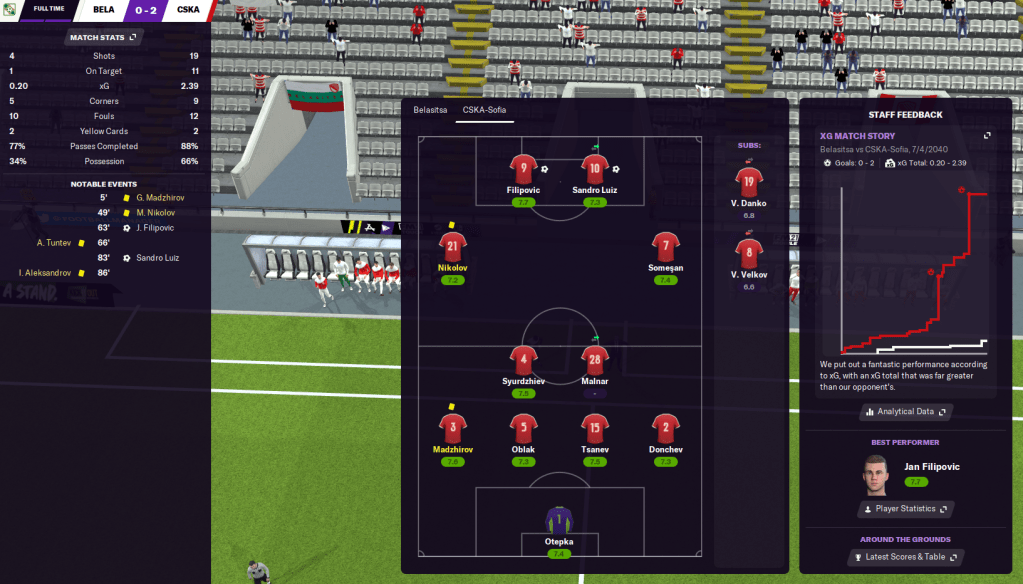Show Player Statistics for Jan Filipovic

pyautogui.click(x=906, y=509)
